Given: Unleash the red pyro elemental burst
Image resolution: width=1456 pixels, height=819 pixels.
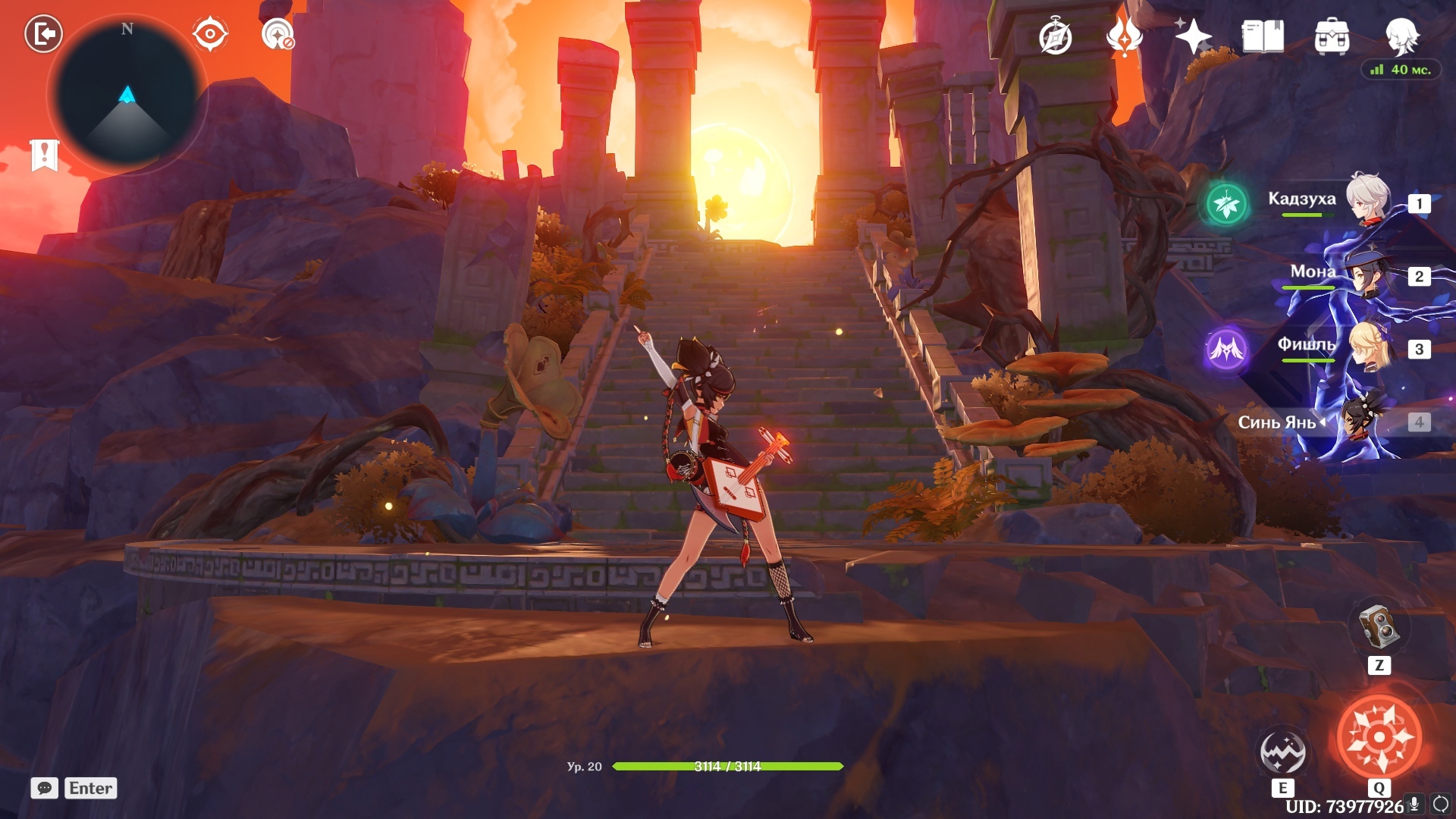Looking at the screenshot, I should pyautogui.click(x=1379, y=736).
